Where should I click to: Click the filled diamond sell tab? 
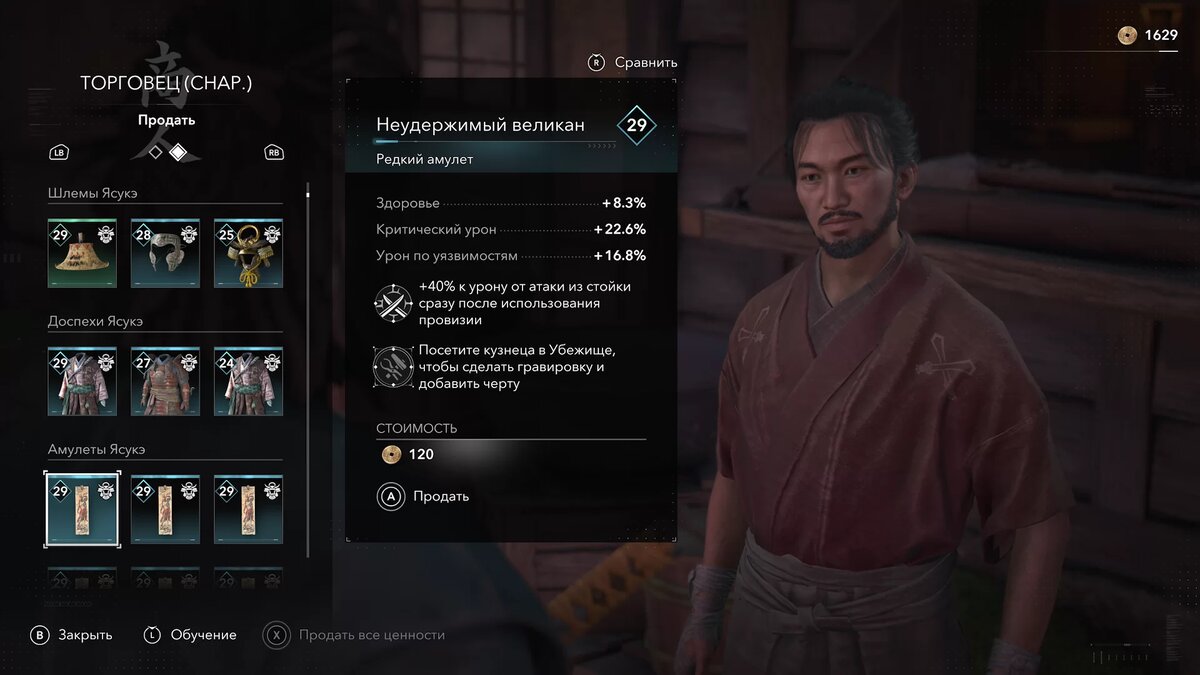177,153
